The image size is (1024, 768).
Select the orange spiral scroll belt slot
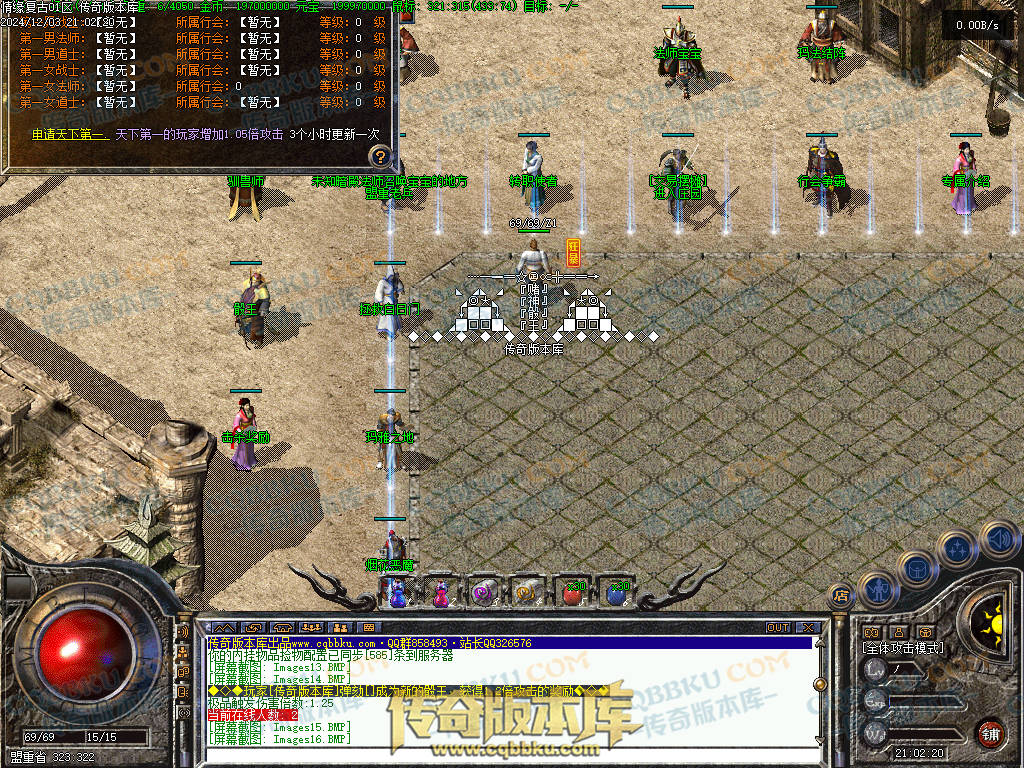528,592
